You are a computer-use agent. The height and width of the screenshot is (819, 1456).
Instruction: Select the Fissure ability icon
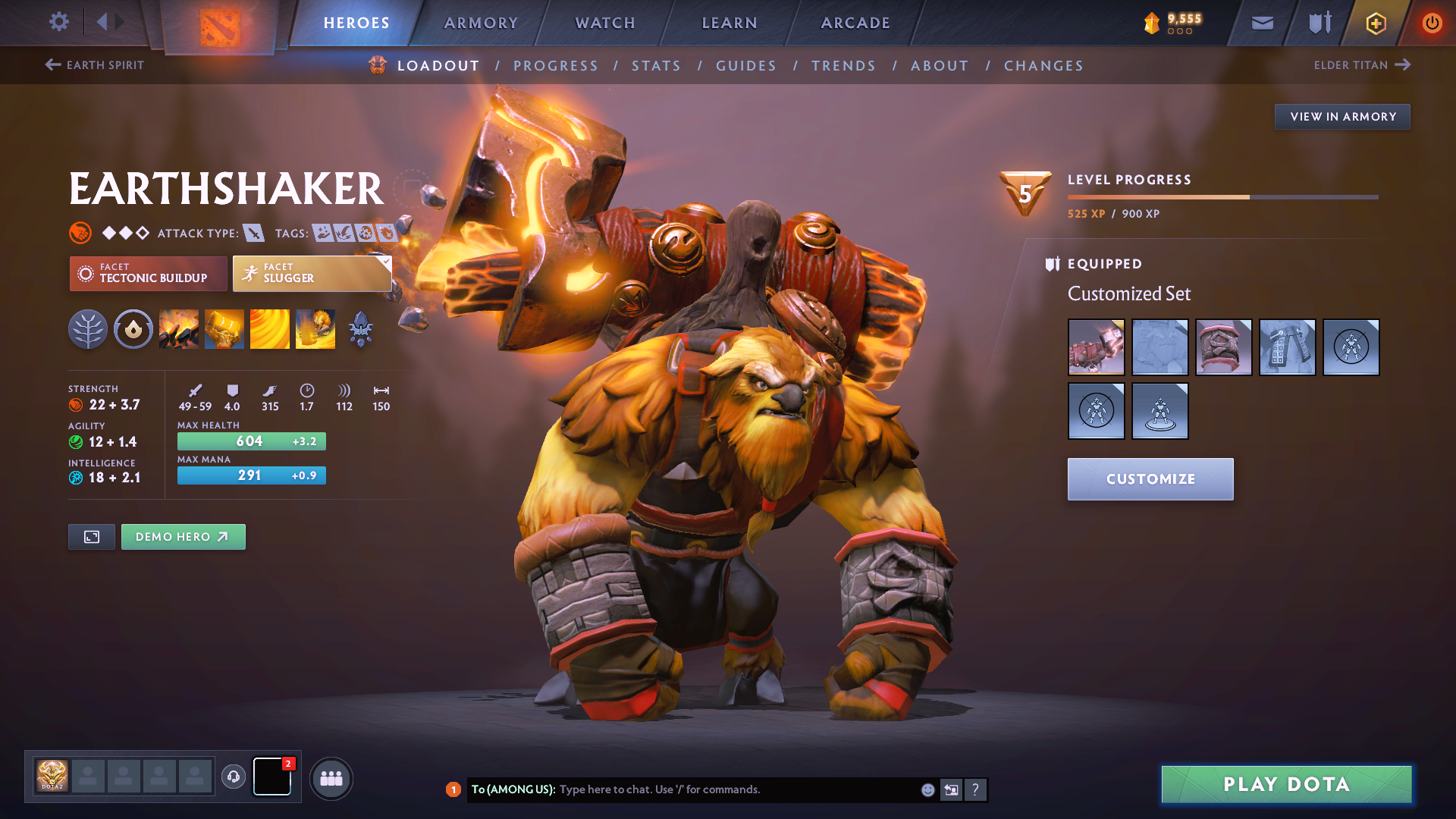[x=179, y=329]
